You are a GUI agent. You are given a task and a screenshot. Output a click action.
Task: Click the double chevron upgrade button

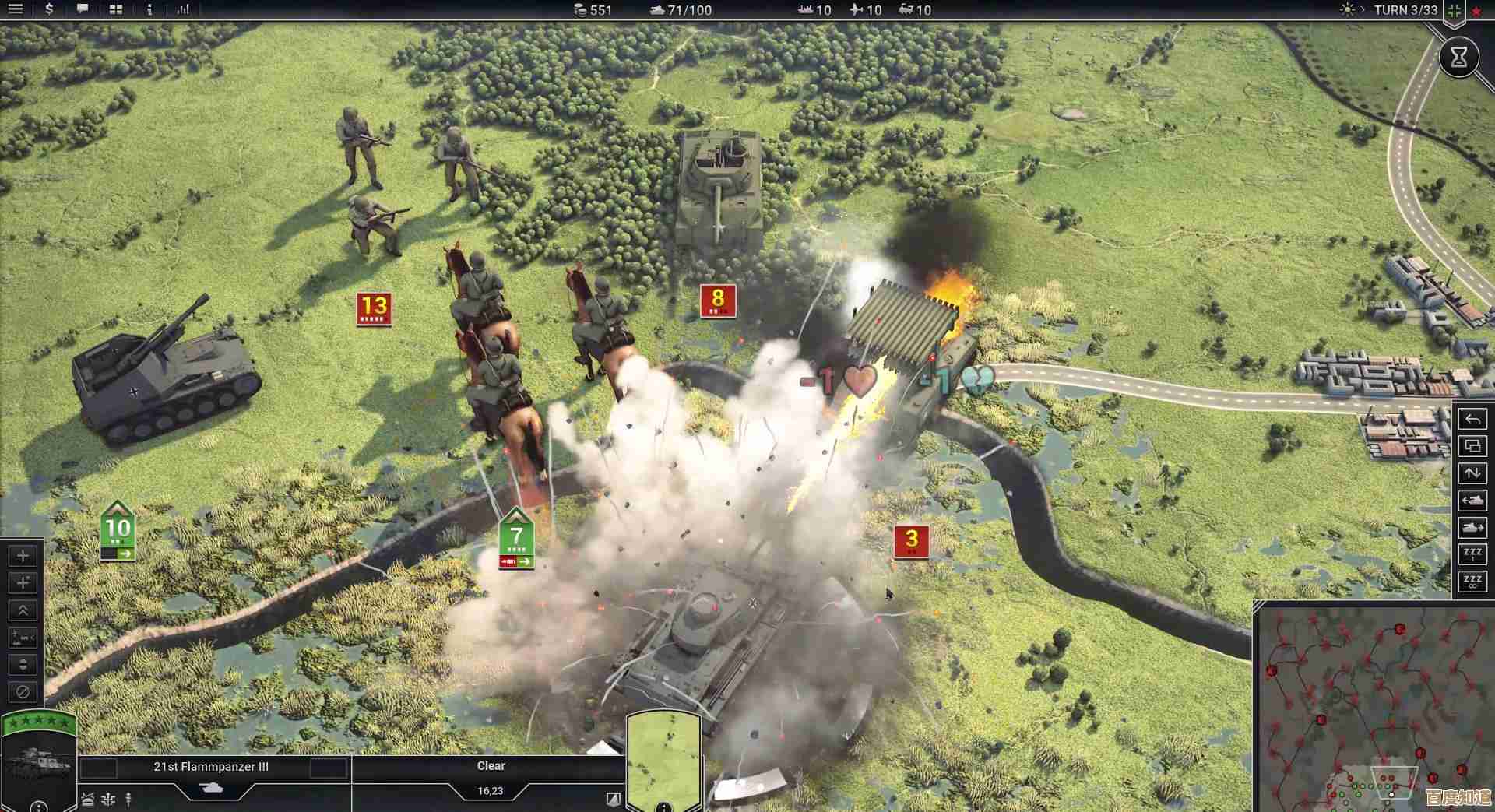click(23, 610)
